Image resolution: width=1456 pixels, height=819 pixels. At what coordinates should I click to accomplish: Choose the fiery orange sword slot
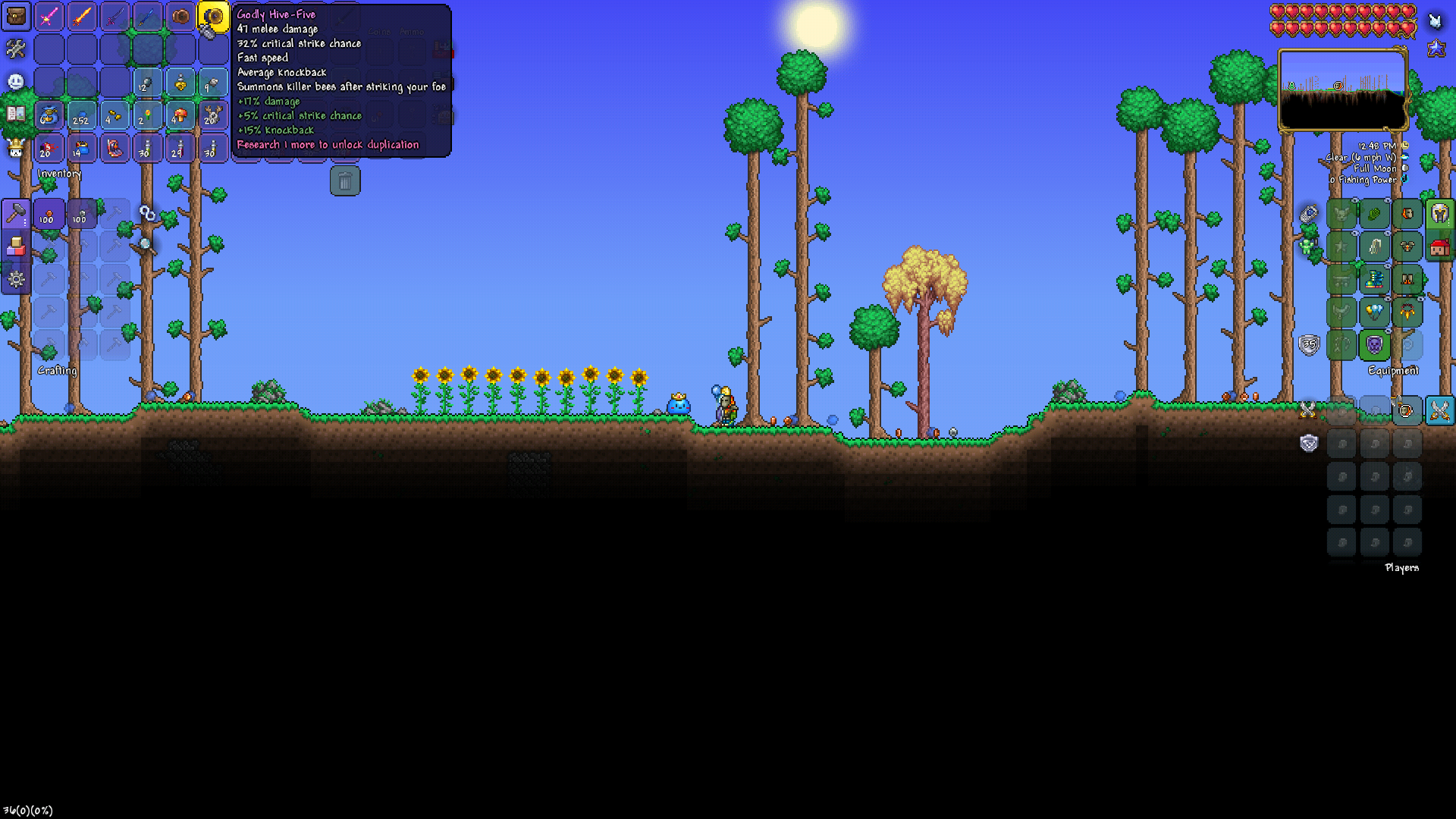(82, 17)
